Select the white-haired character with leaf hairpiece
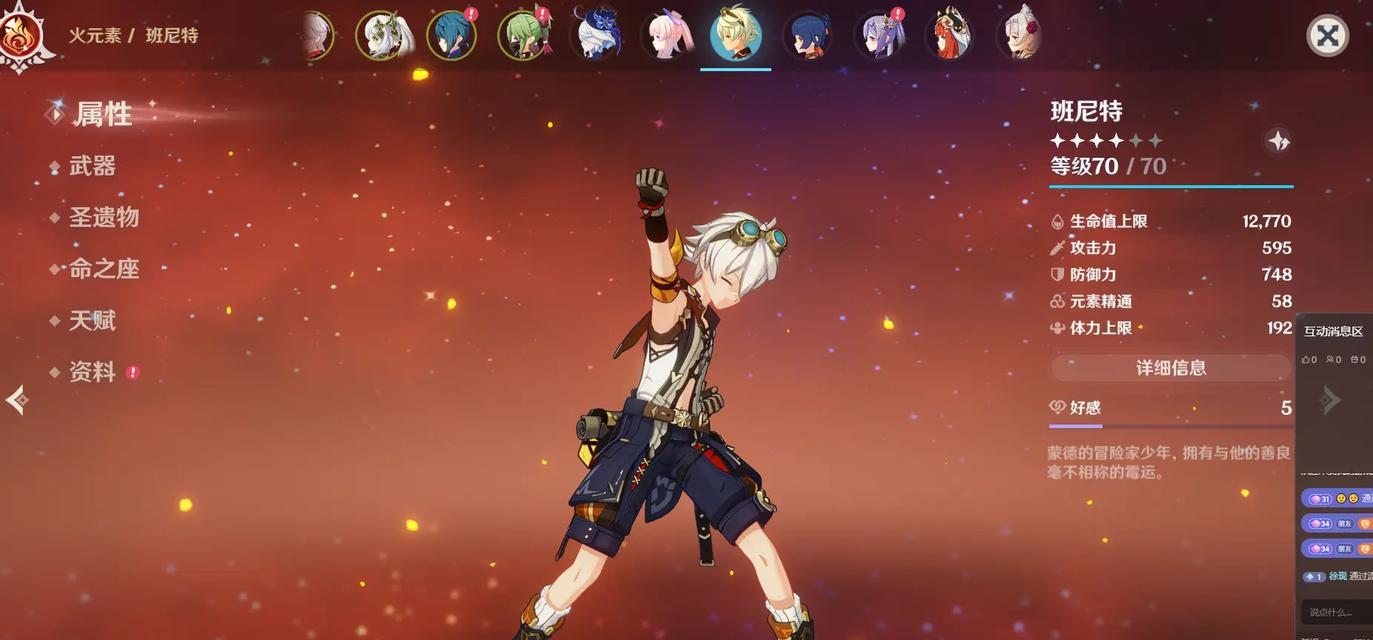Viewport: 1373px width, 640px height. pyautogui.click(x=381, y=36)
